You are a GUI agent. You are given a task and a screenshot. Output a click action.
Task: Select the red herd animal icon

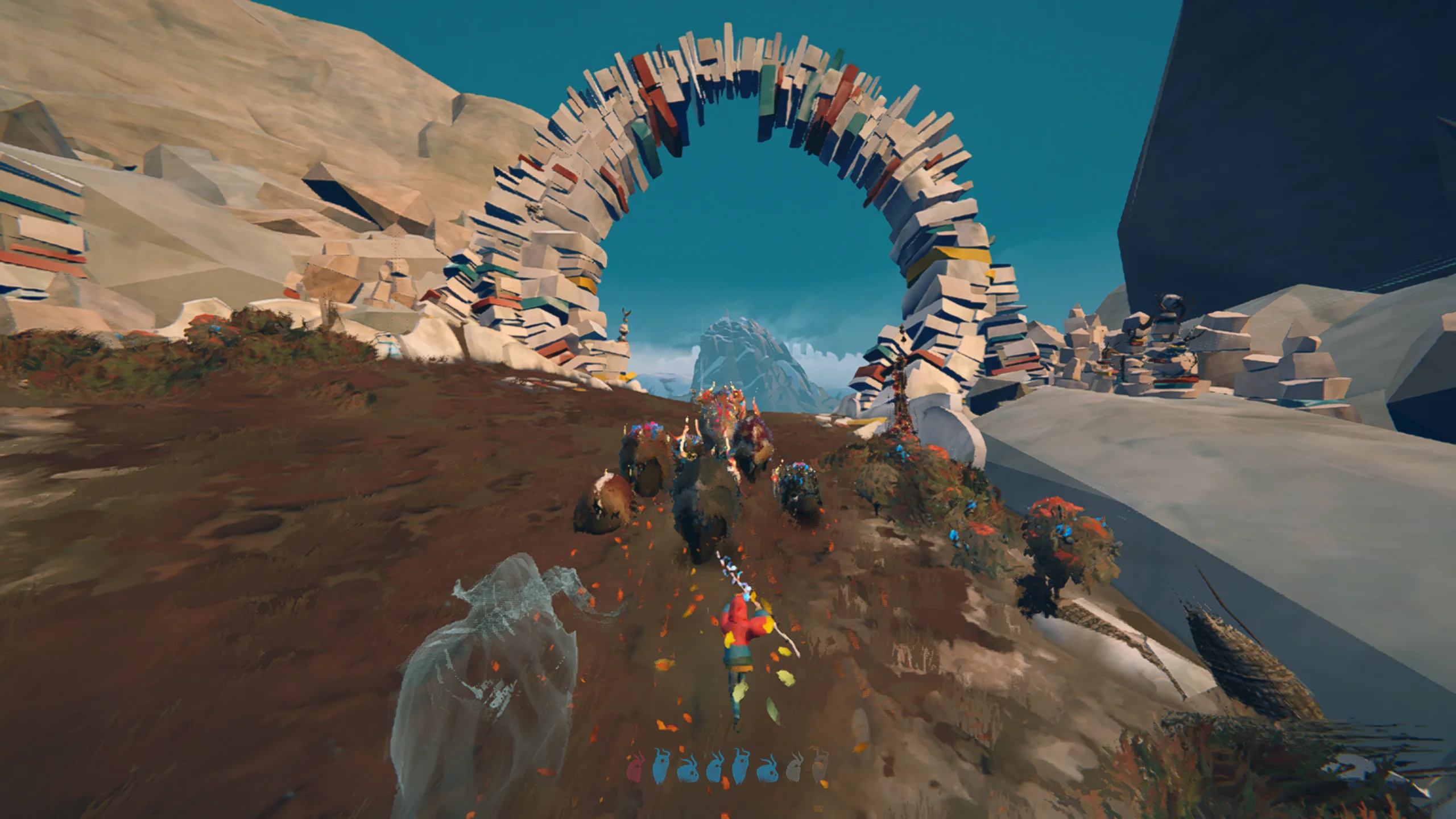(636, 767)
